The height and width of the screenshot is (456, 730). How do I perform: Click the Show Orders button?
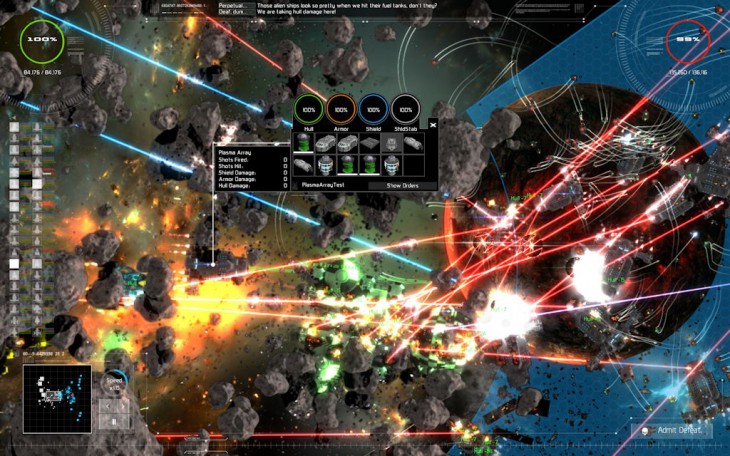pos(402,185)
